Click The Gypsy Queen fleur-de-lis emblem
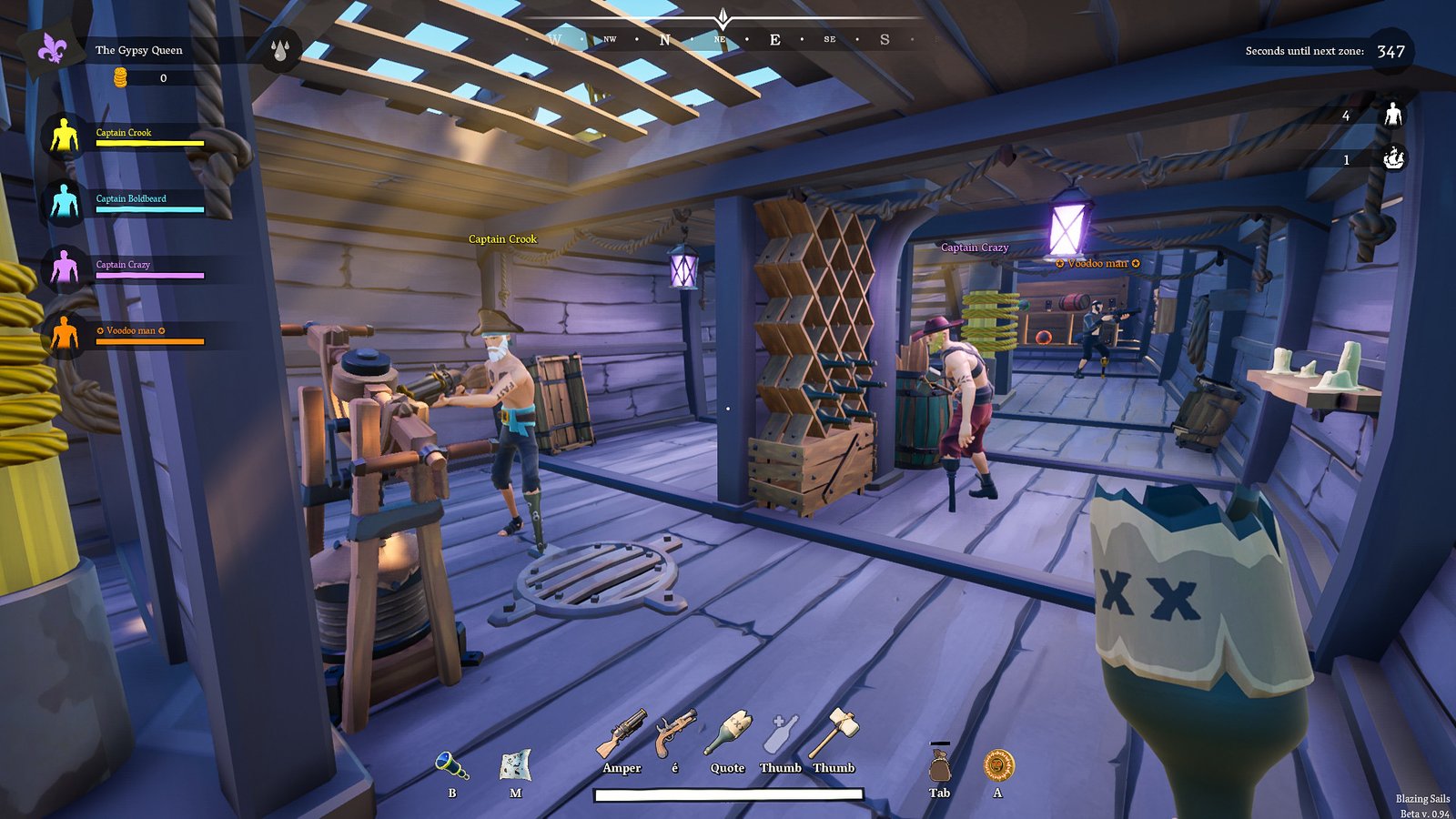Viewport: 1456px width, 819px height. 52,49
